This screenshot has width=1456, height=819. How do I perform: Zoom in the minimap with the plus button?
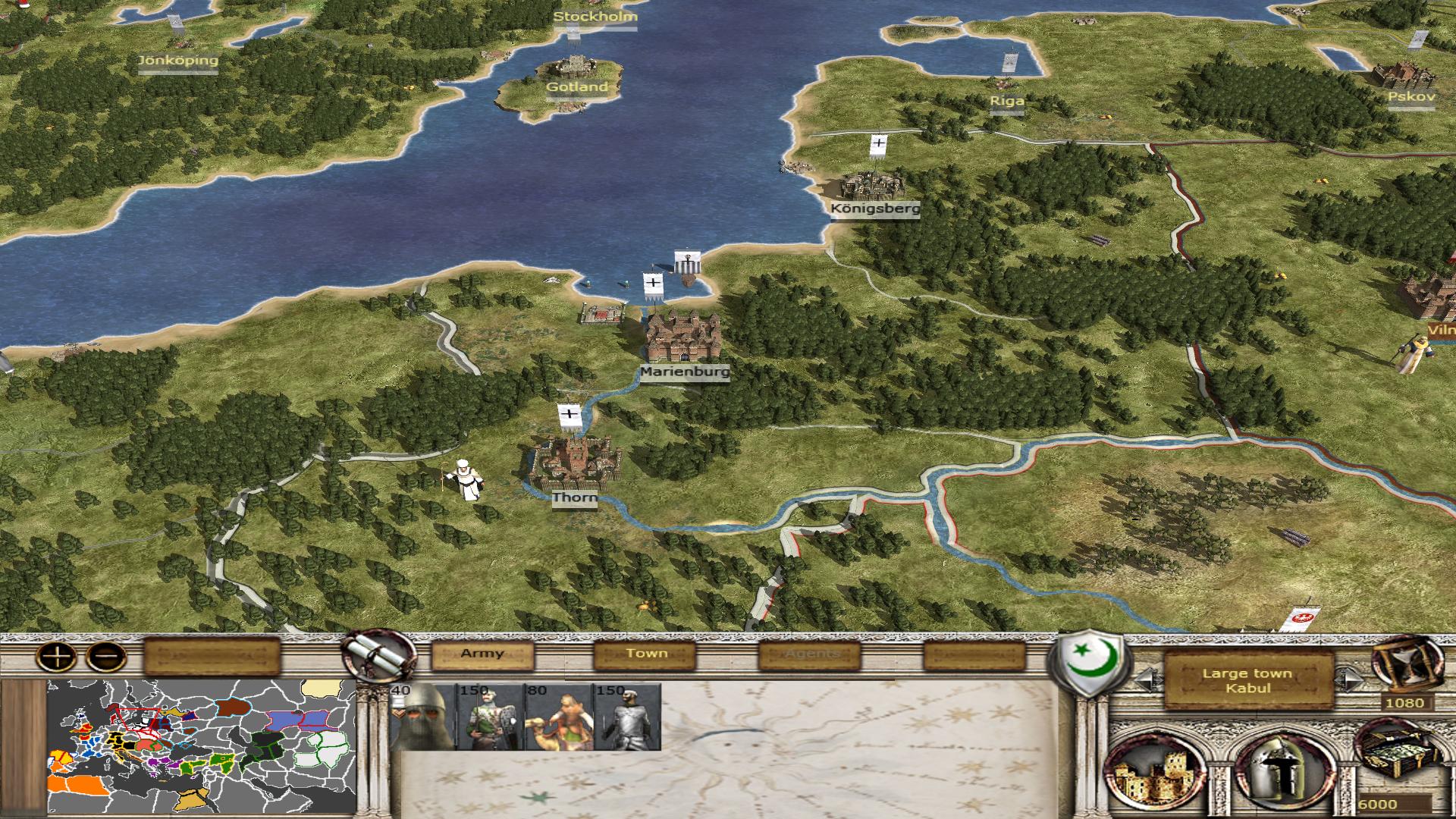click(x=58, y=656)
